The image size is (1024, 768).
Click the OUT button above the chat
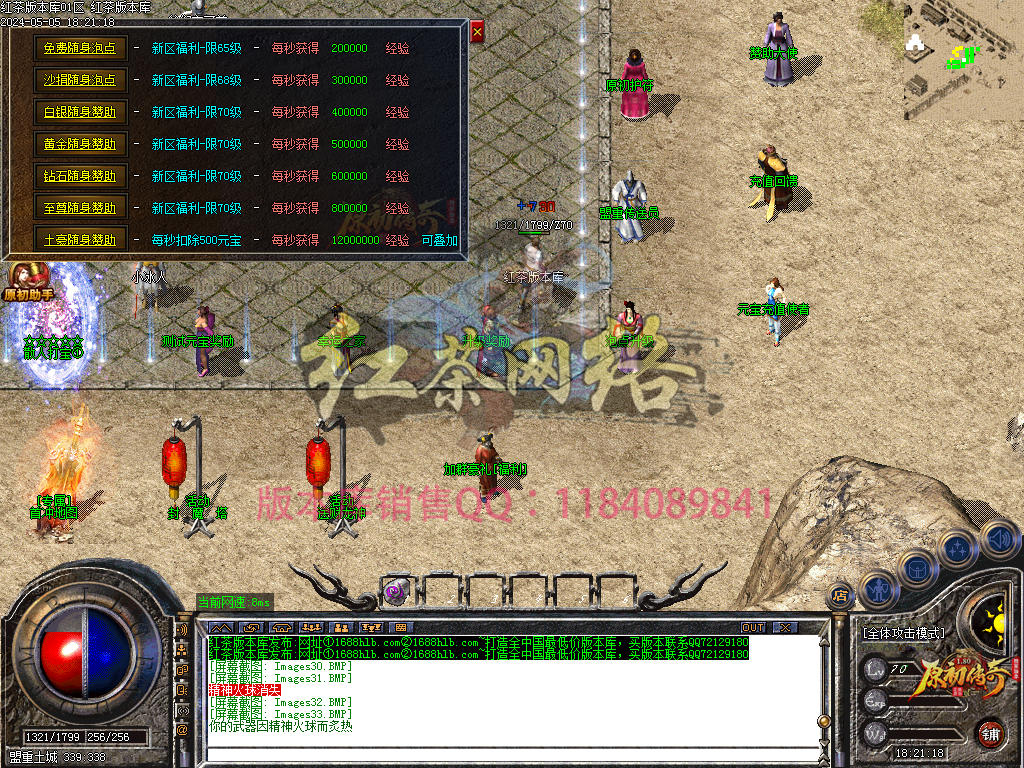pyautogui.click(x=752, y=627)
